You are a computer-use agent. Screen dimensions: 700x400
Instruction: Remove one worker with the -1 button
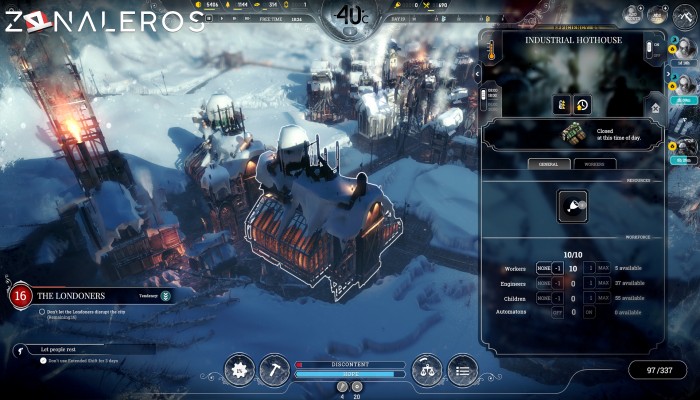pyautogui.click(x=558, y=268)
